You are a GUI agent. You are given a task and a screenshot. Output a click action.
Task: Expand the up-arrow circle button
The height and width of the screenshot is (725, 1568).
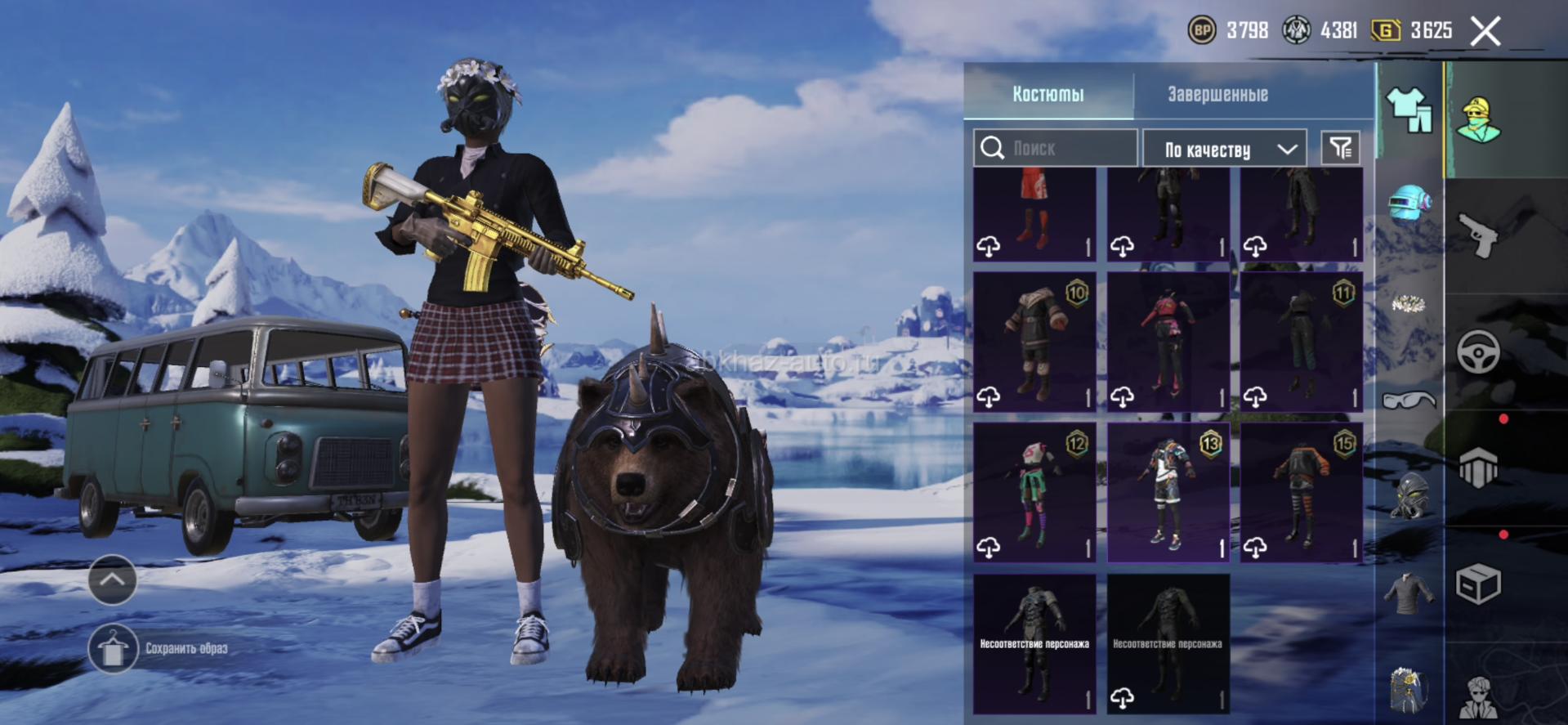coord(113,580)
